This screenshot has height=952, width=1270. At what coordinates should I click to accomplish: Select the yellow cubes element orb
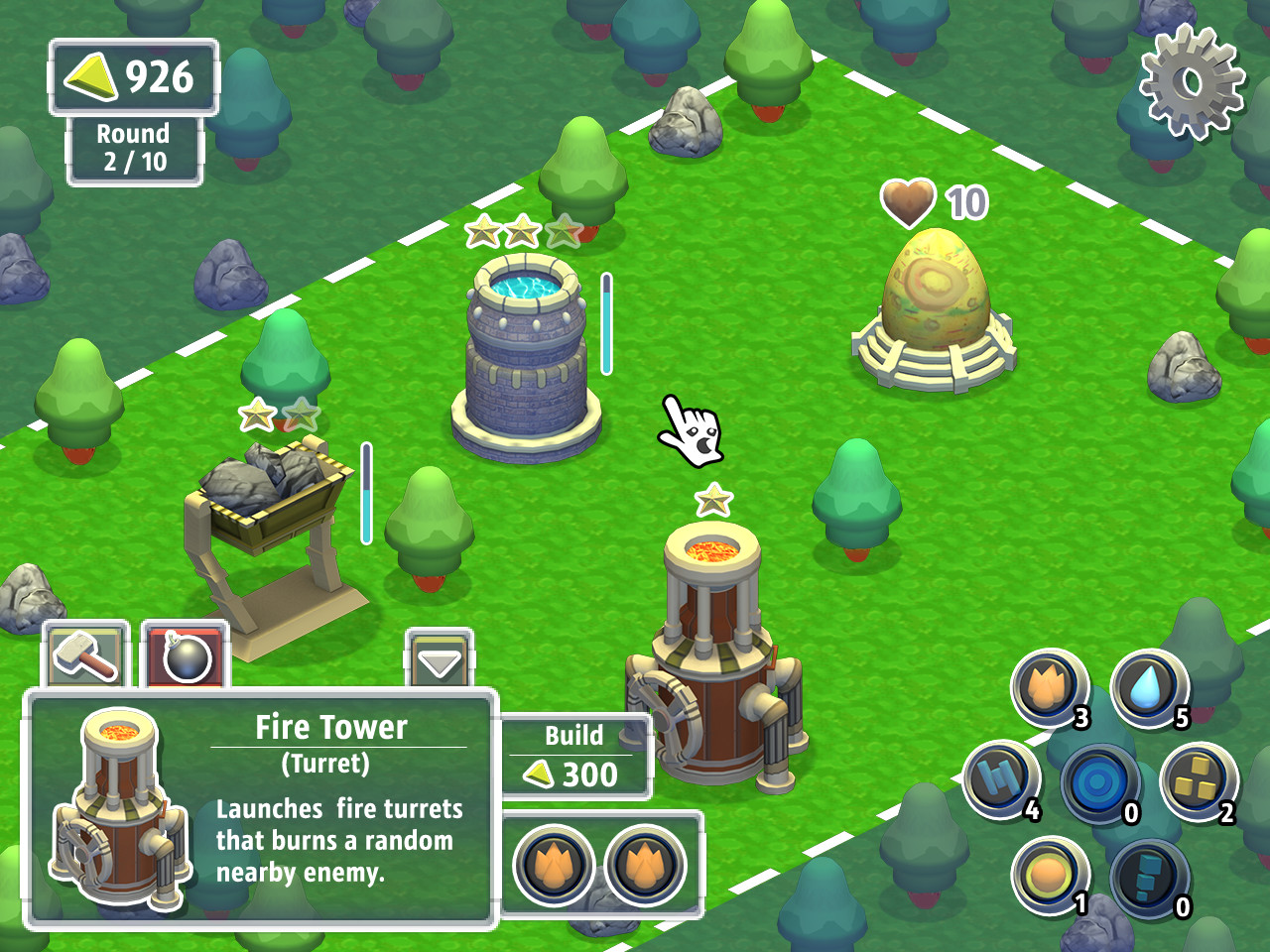1197,780
